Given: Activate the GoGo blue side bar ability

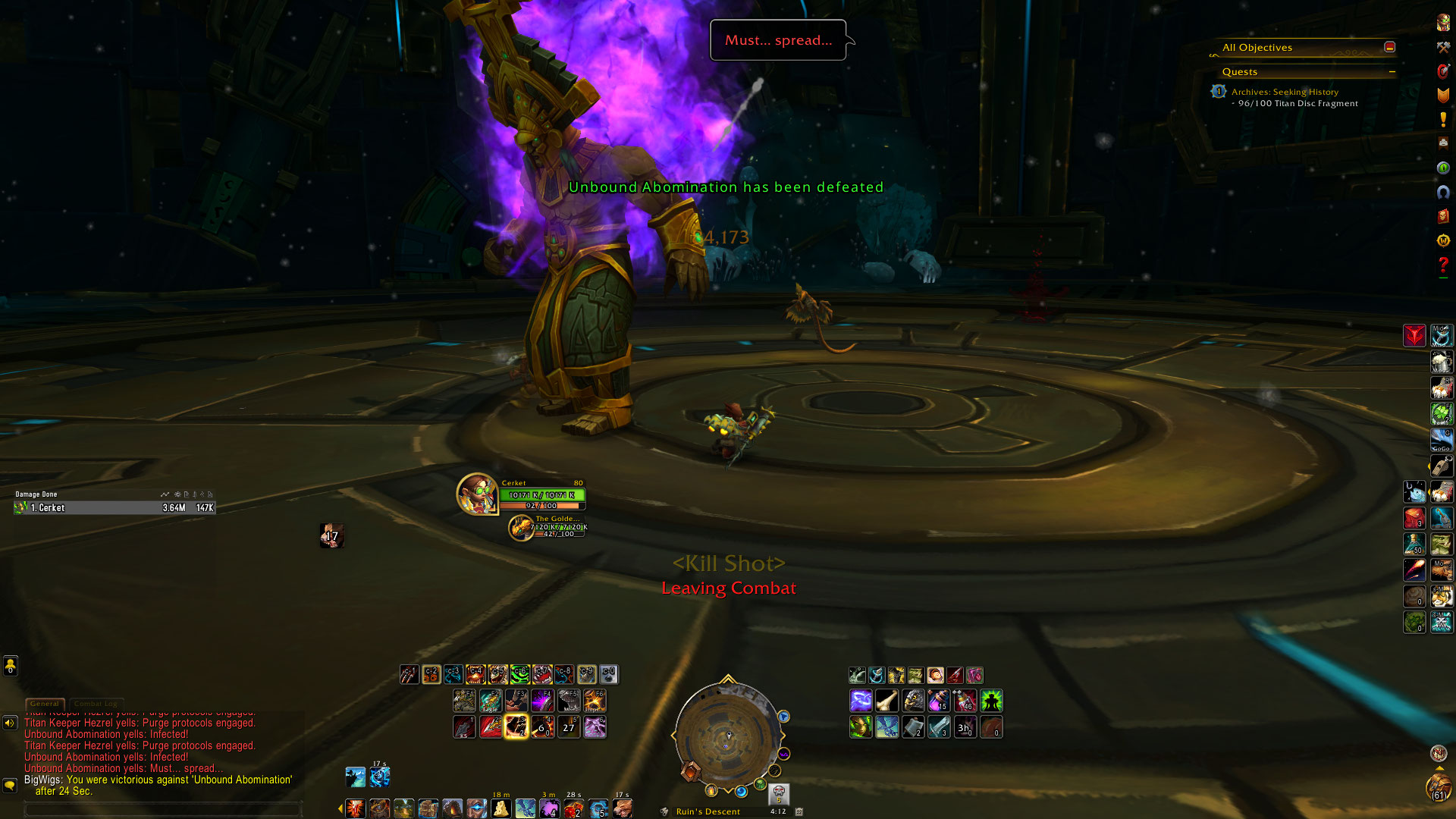Looking at the screenshot, I should [1441, 440].
